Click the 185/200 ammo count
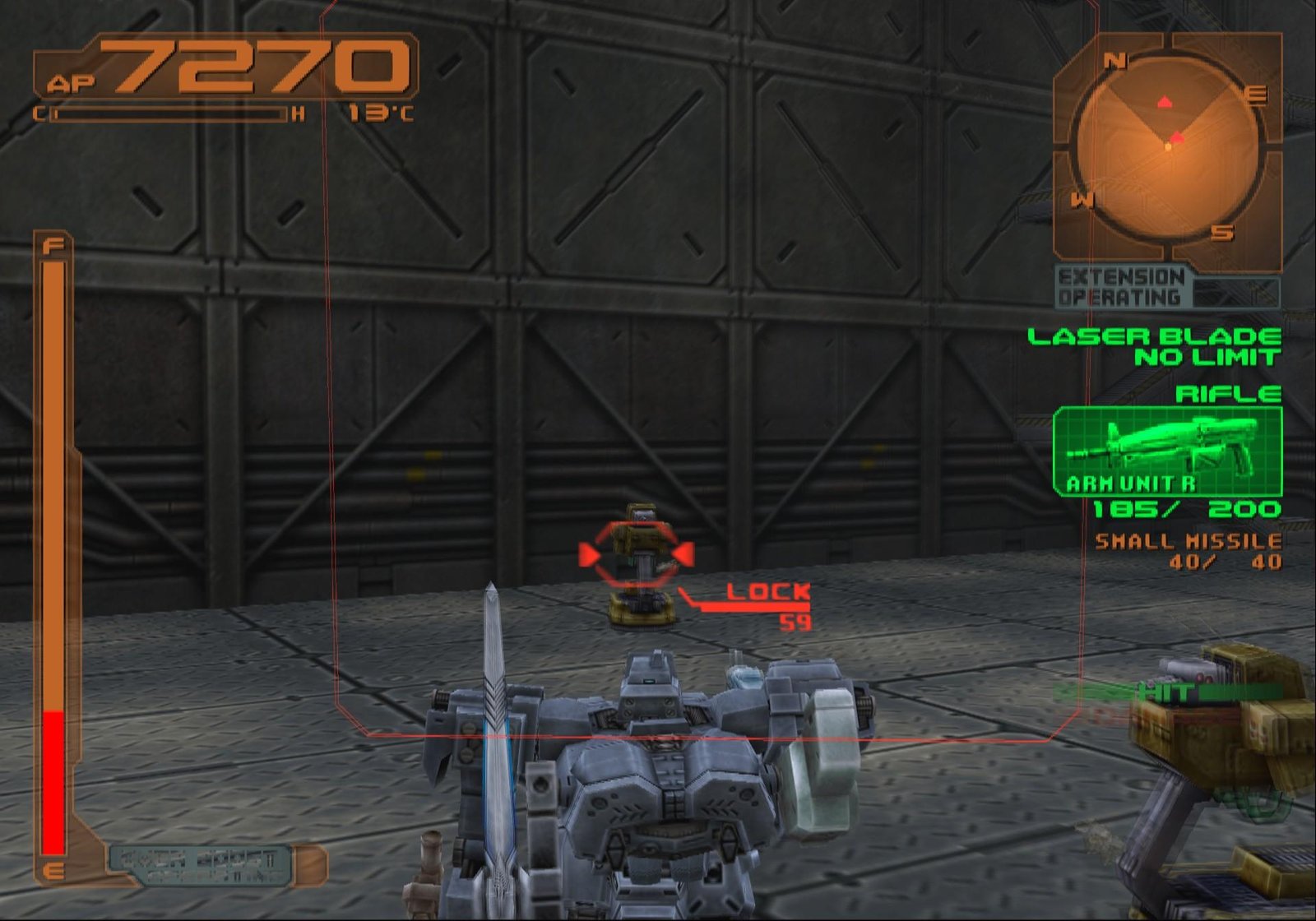1316x921 pixels. (1190, 510)
